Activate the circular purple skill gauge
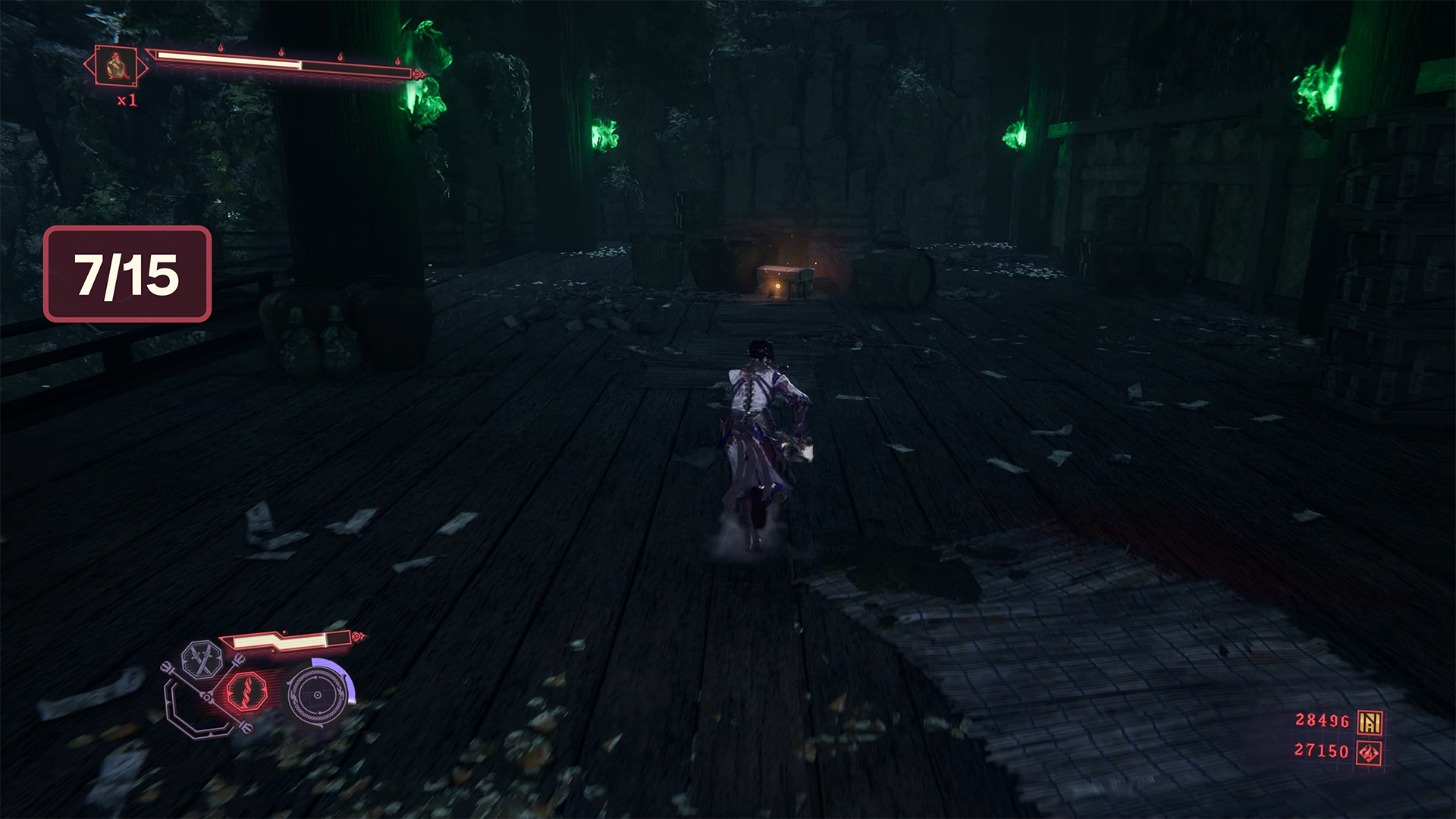The image size is (1456, 819). tap(318, 695)
